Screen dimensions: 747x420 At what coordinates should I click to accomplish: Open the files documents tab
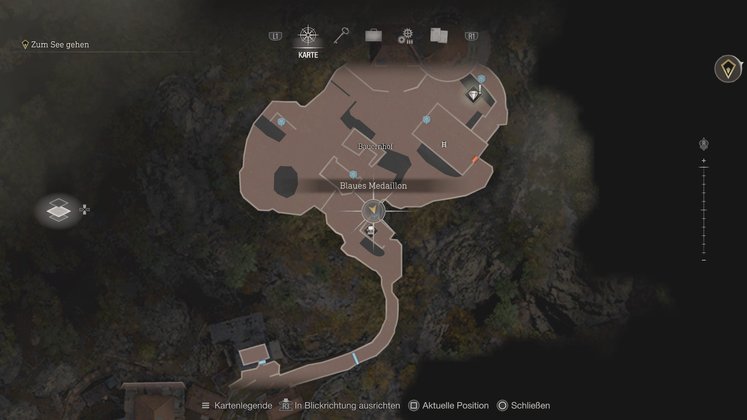pyautogui.click(x=438, y=35)
